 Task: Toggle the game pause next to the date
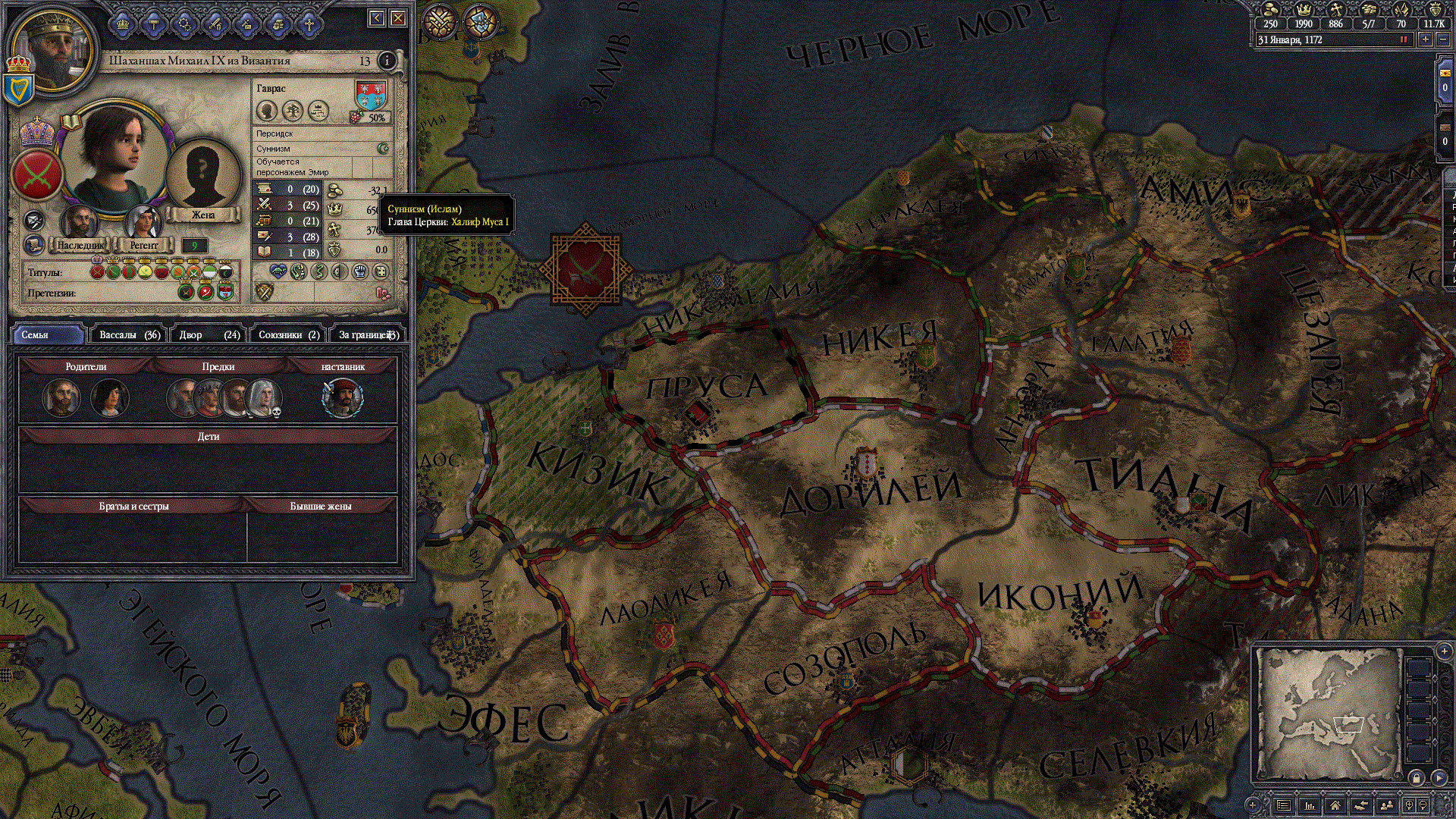click(x=1404, y=40)
